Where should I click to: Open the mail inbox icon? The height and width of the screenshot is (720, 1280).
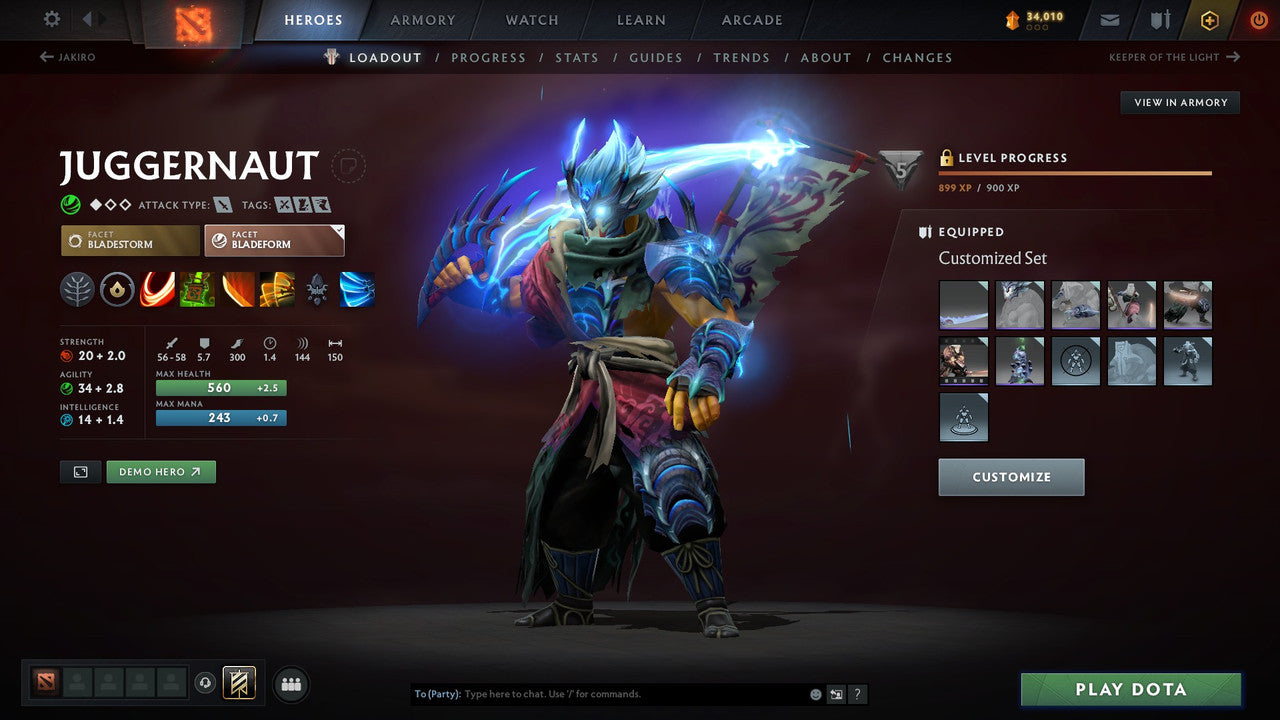1110,19
